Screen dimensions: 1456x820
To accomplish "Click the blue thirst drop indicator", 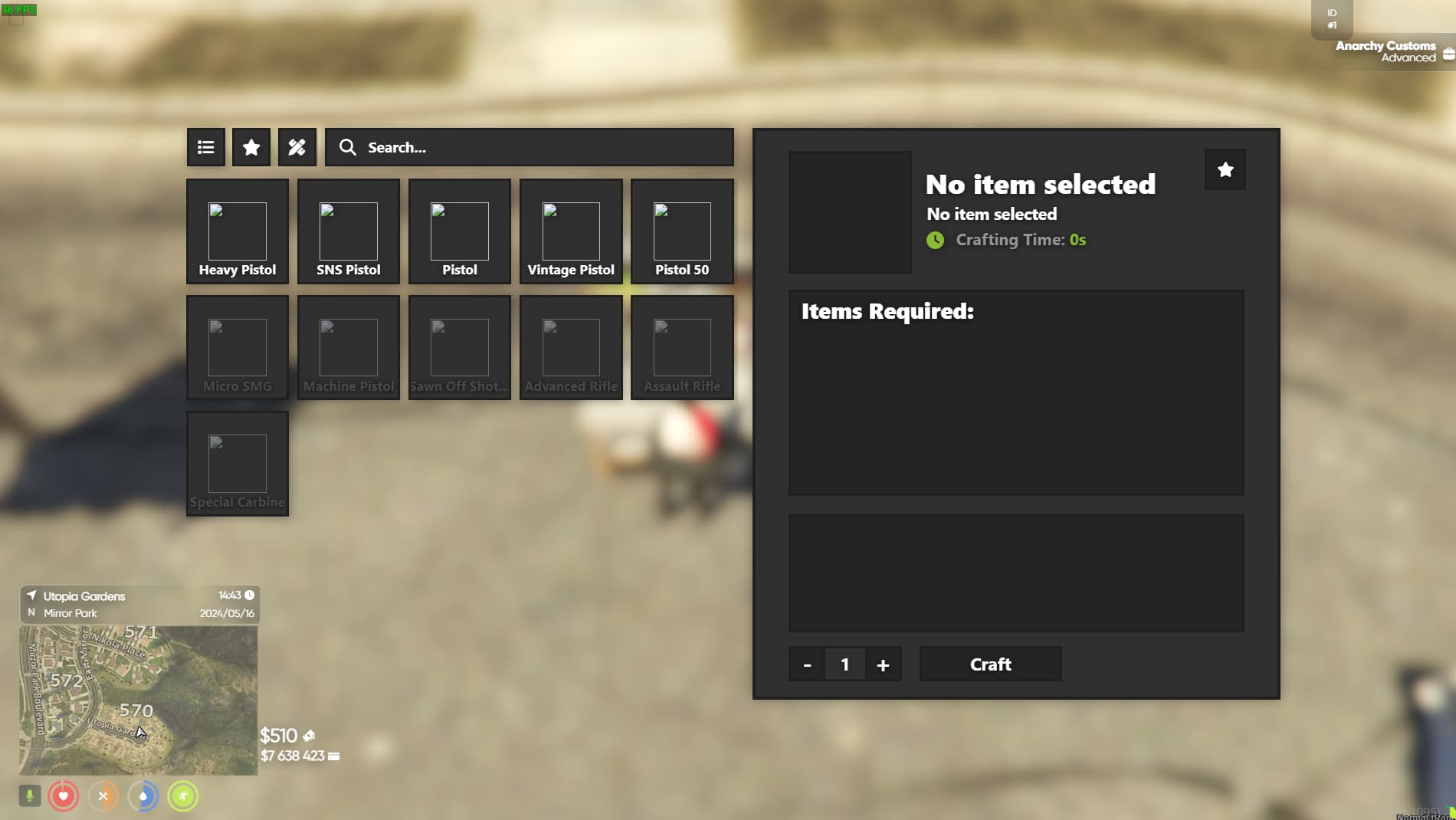I will 144,796.
